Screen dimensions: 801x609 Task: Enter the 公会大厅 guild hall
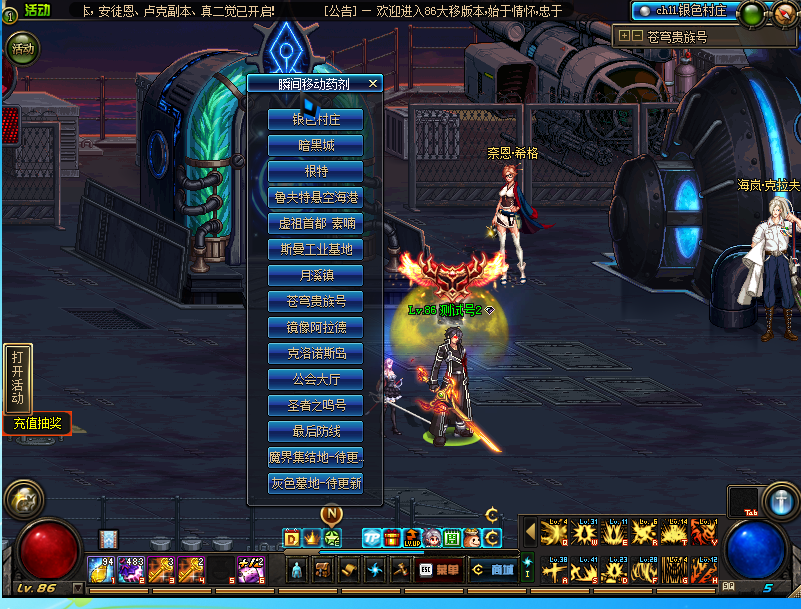pos(315,379)
